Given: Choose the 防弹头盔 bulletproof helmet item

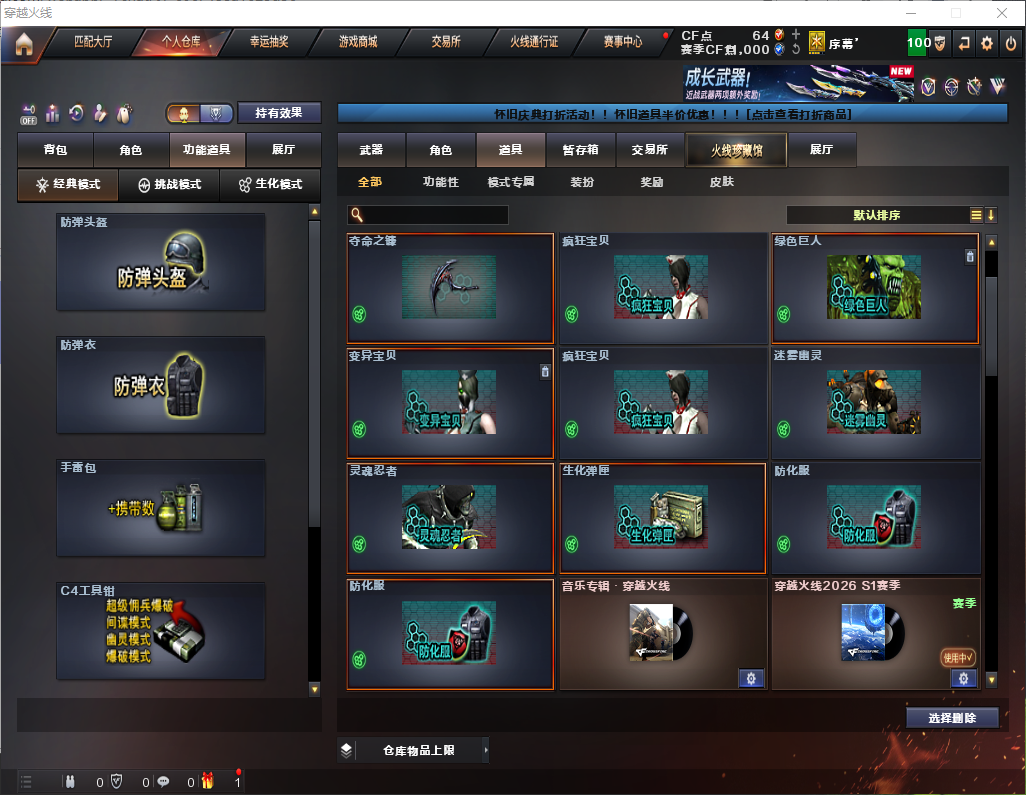Looking at the screenshot, I should 161,262.
